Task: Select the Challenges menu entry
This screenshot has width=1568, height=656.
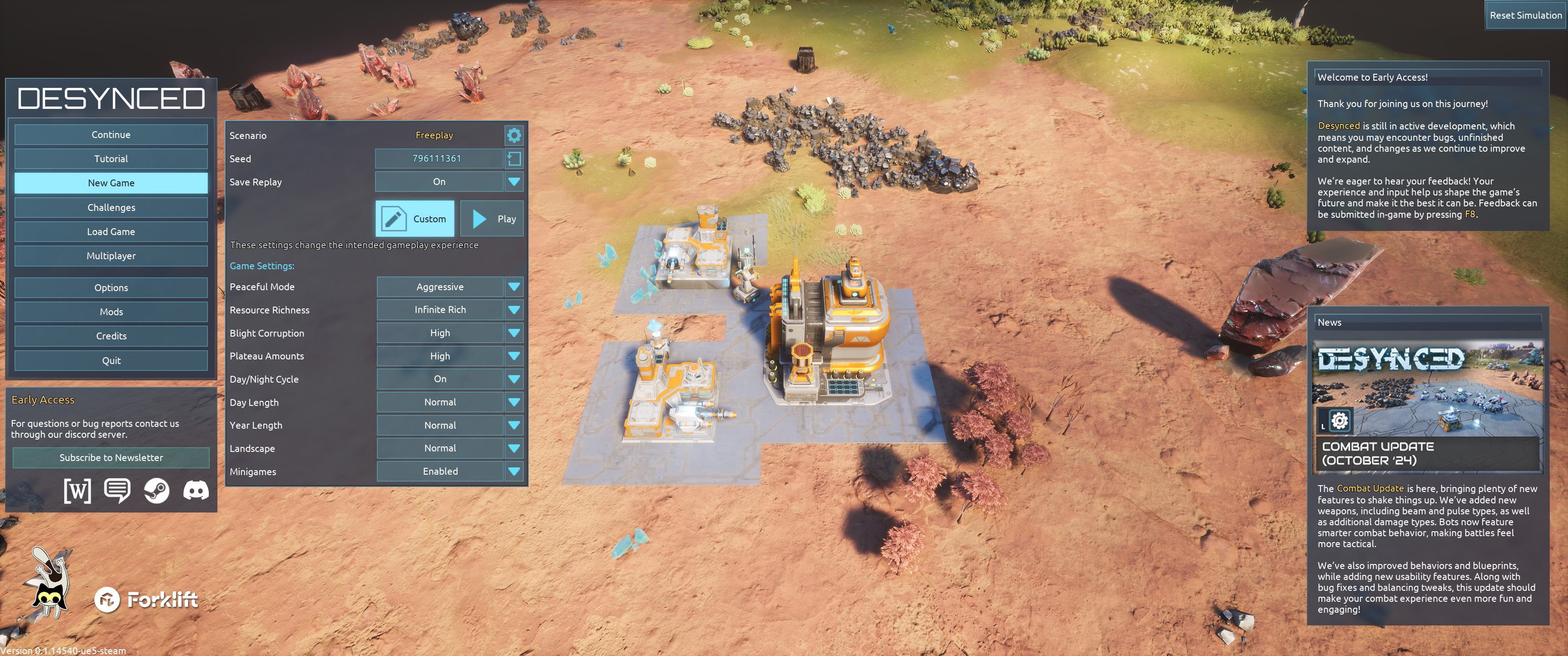Action: 111,208
